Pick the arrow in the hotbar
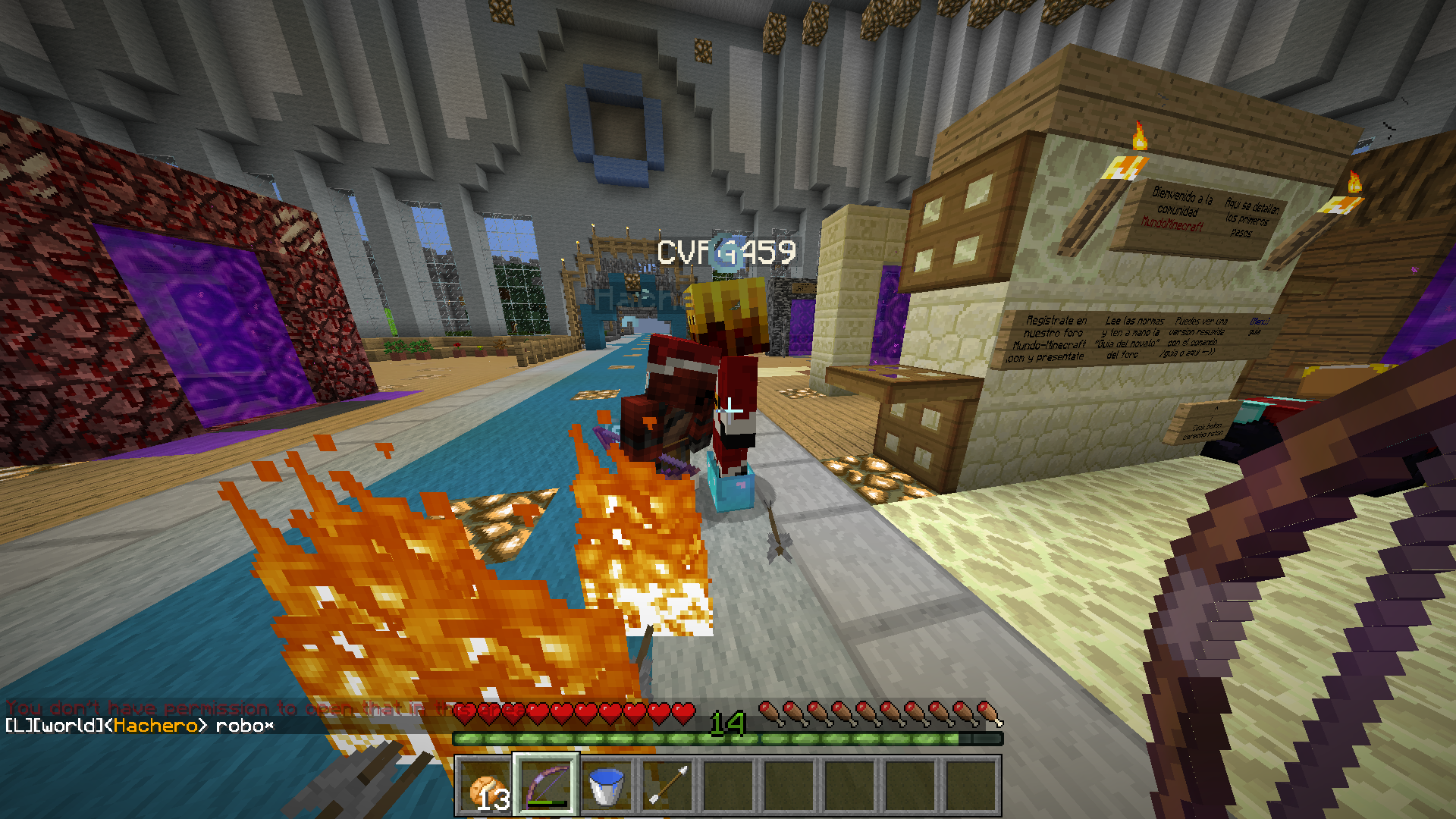This screenshot has height=819, width=1456. click(x=667, y=786)
